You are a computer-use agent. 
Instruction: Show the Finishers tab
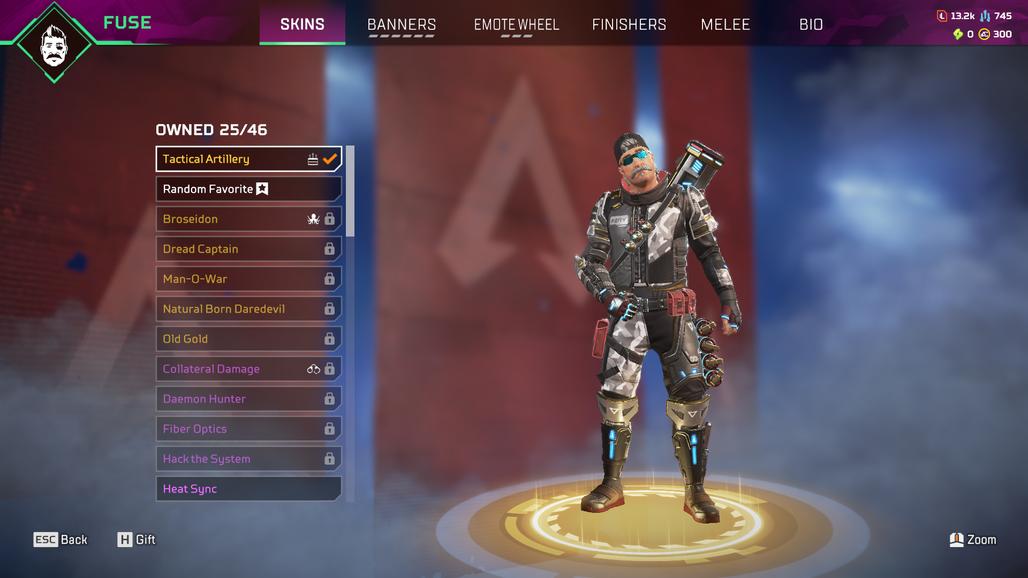pyautogui.click(x=629, y=25)
